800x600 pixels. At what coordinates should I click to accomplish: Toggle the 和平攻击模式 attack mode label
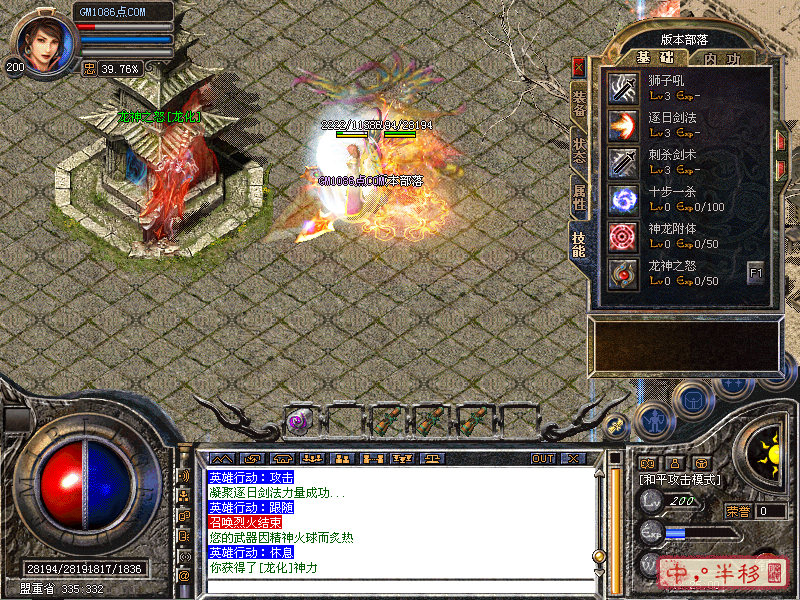click(681, 480)
